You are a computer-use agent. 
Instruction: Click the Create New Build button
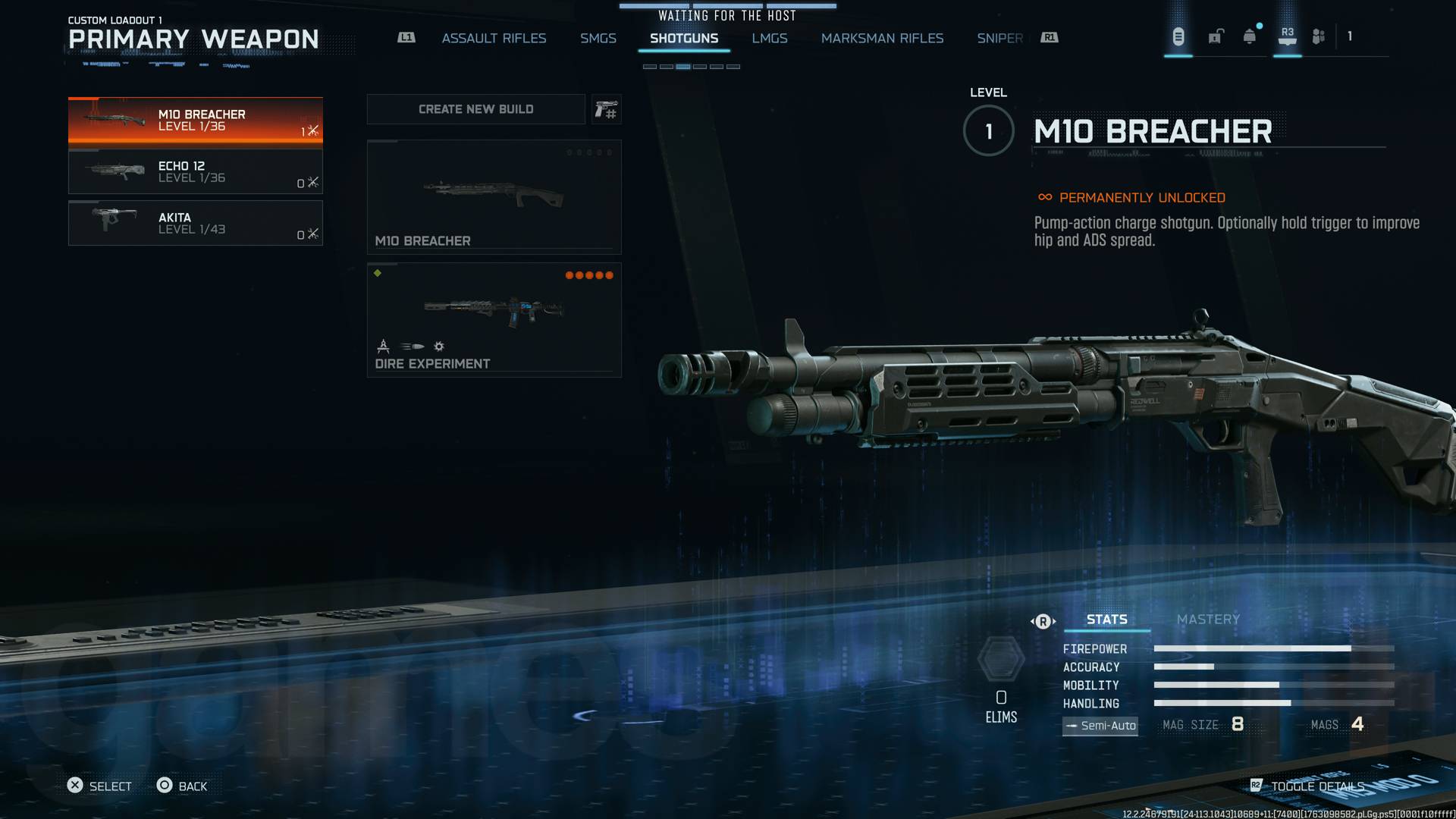click(x=475, y=108)
